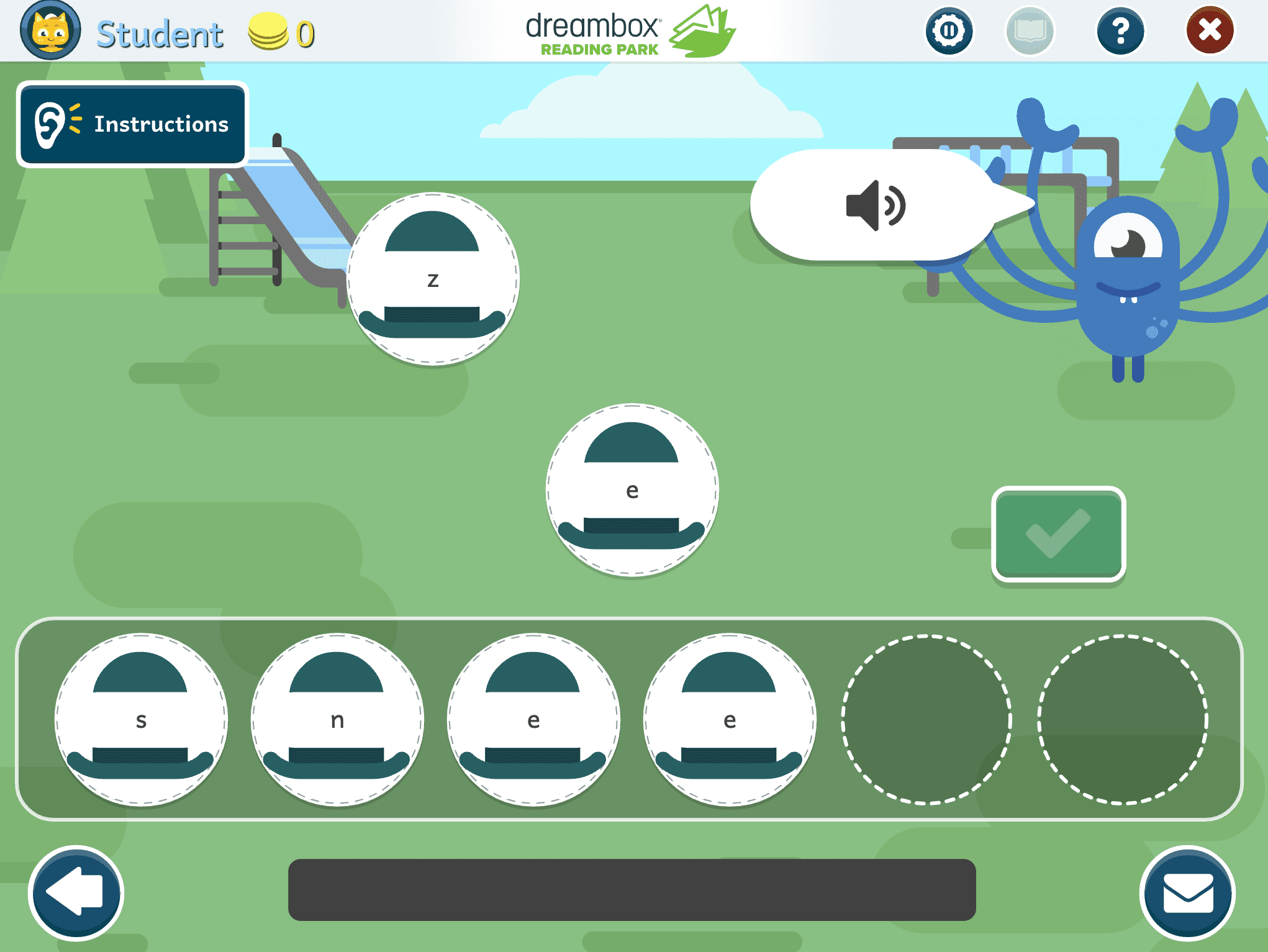The image size is (1268, 952).
Task: Pause the game with the pause icon
Action: tap(948, 31)
